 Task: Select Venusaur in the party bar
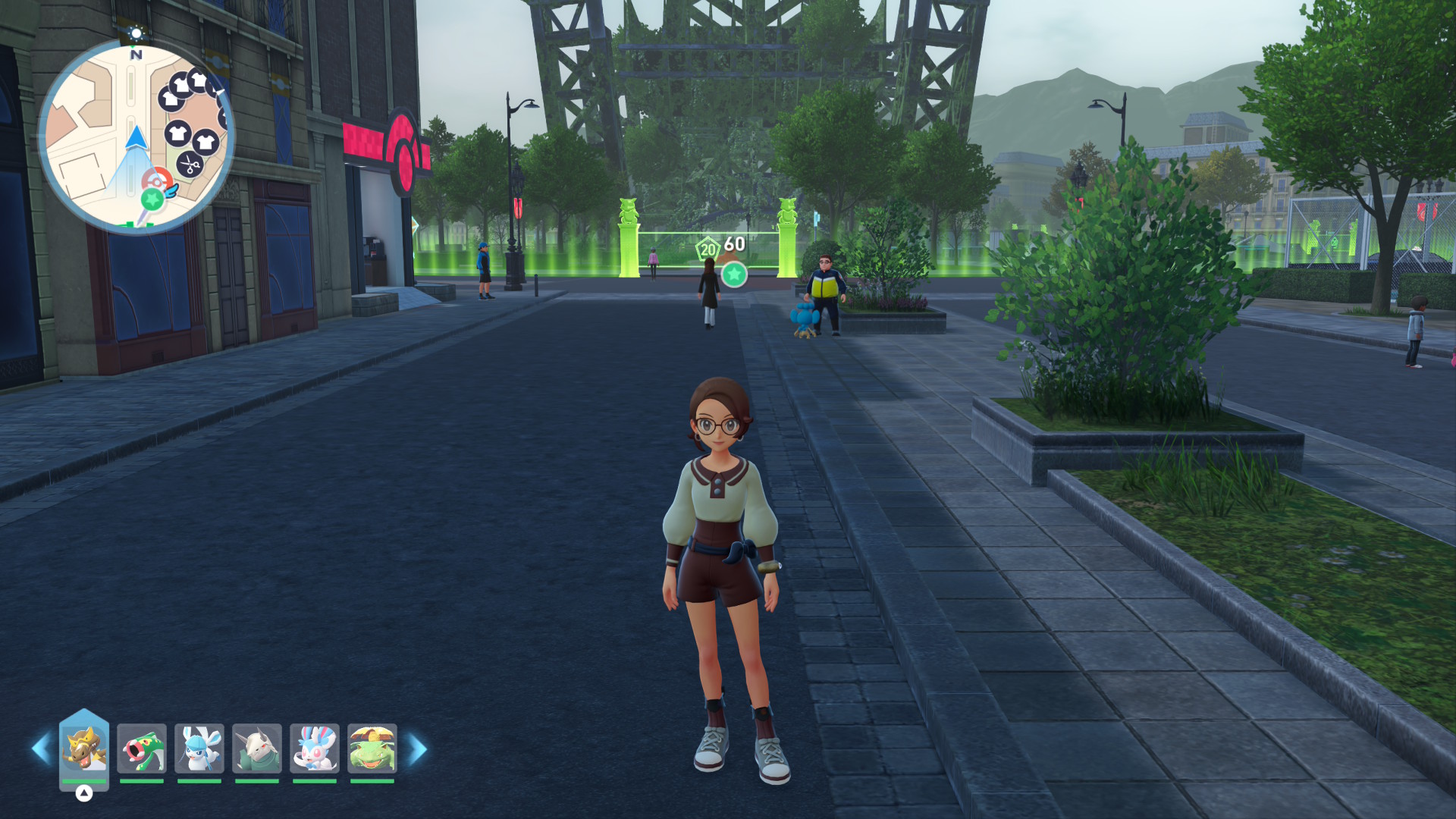[372, 749]
